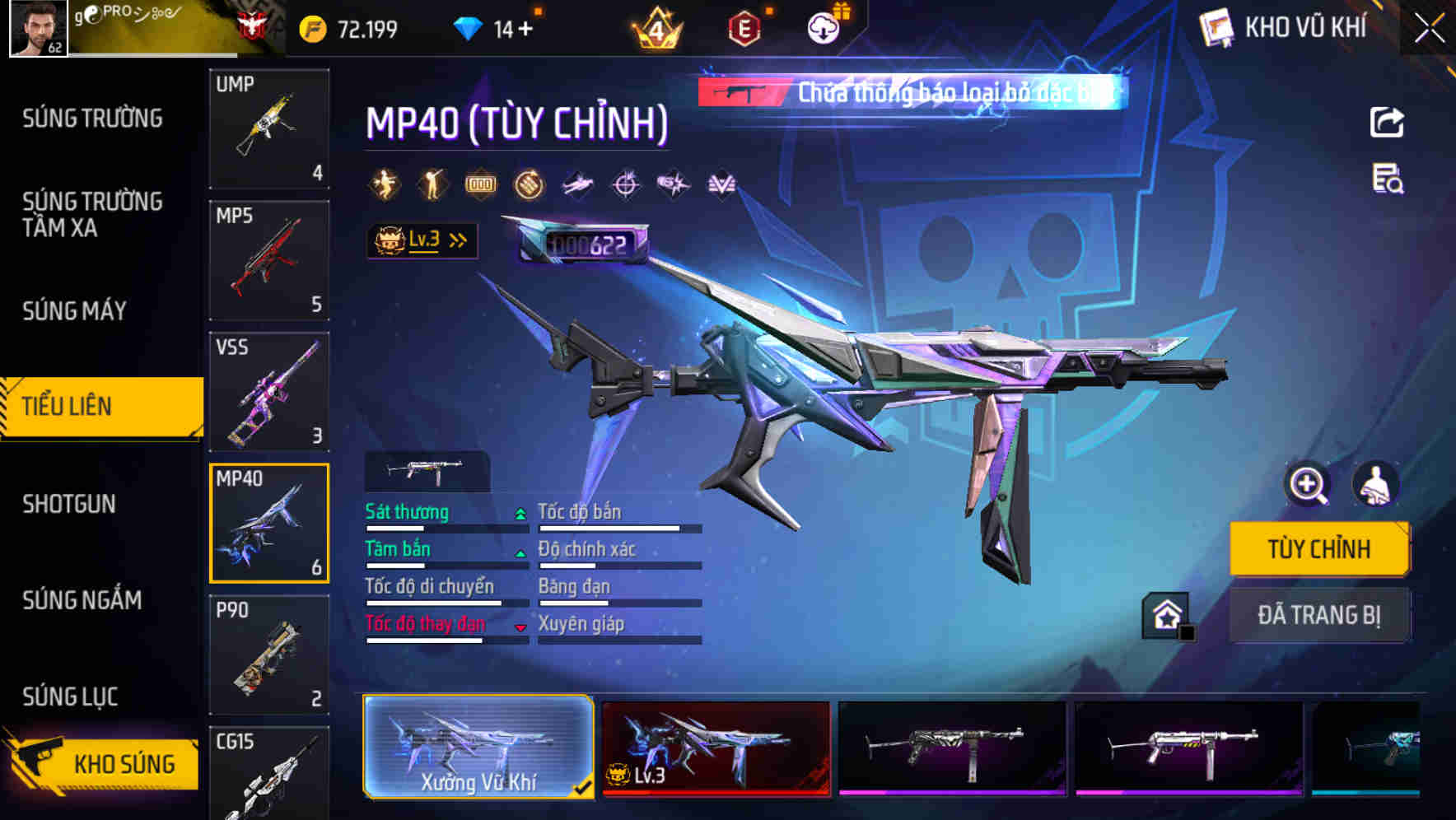Share the MP40 skin via share icon
Screen dimensions: 1456x820
(x=1385, y=120)
